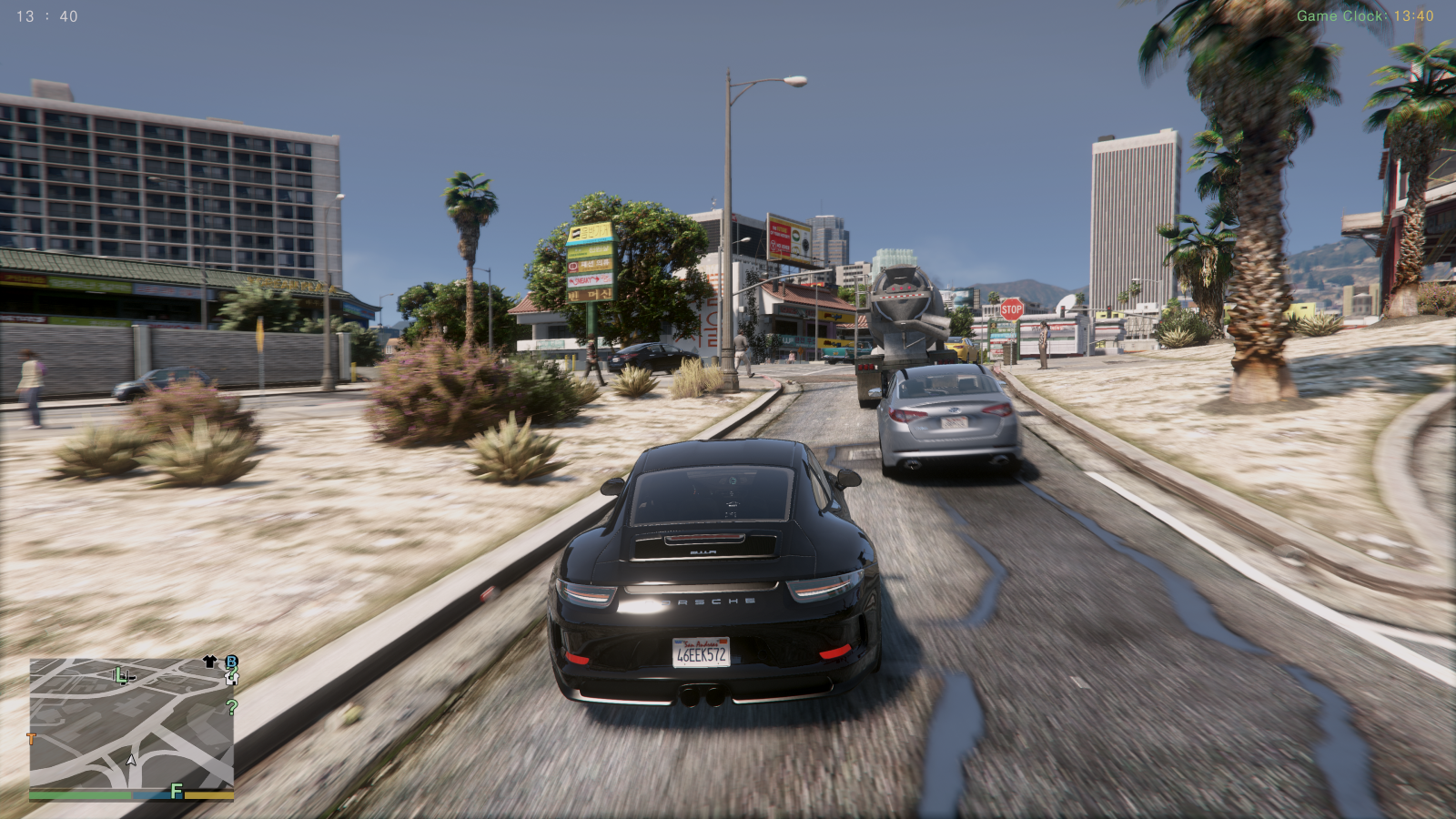Click the blue "B" barbershop blip
This screenshot has height=819, width=1456.
(230, 662)
